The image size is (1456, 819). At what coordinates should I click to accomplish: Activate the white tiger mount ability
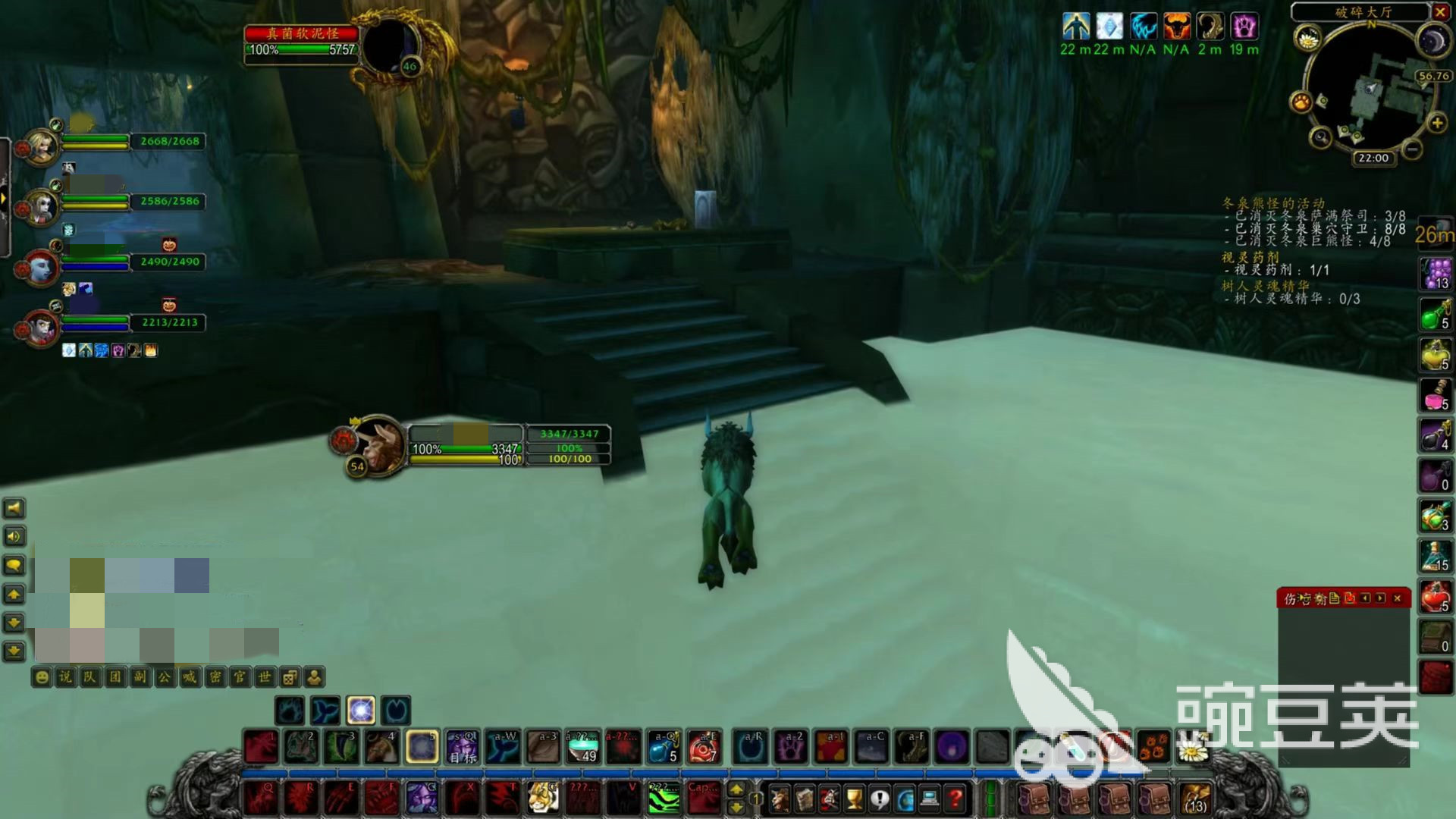[x=543, y=798]
